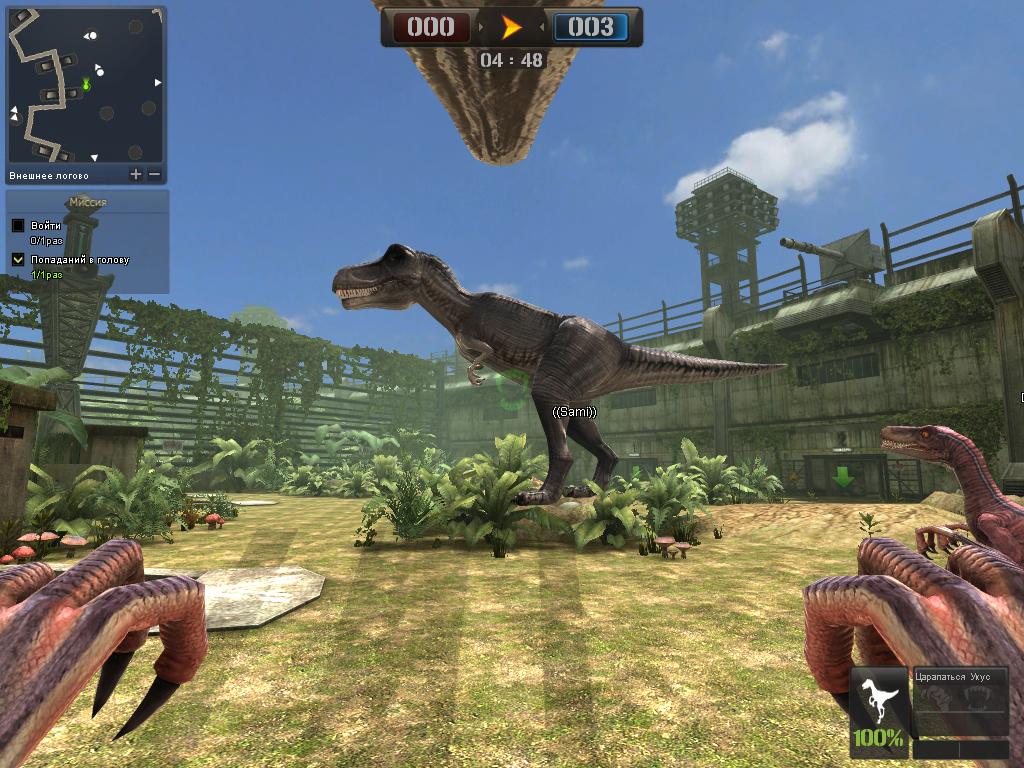Select the Попаданий в голову mission objective
The width and height of the screenshot is (1024, 768).
80,260
